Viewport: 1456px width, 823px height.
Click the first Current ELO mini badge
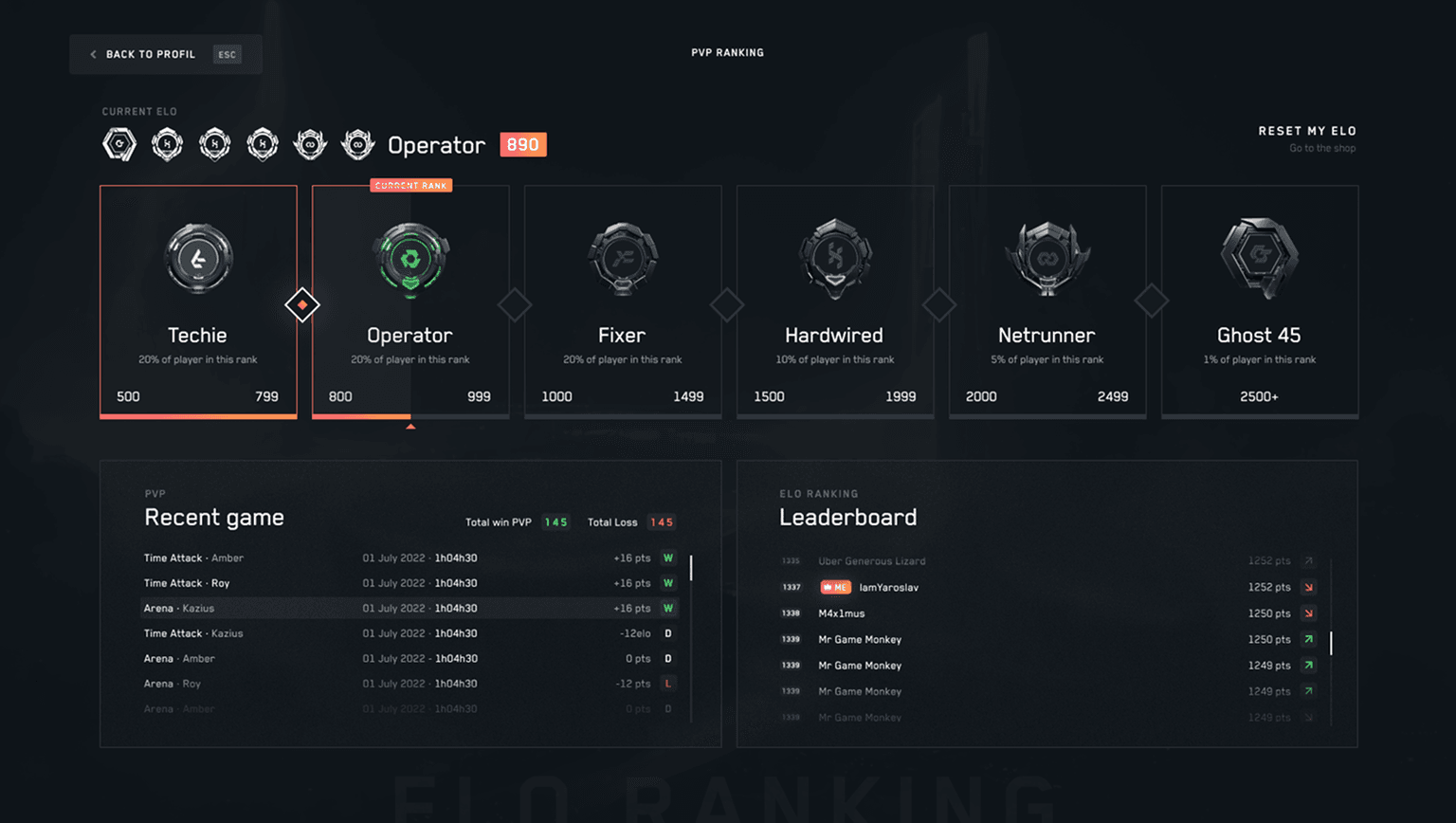tap(119, 144)
